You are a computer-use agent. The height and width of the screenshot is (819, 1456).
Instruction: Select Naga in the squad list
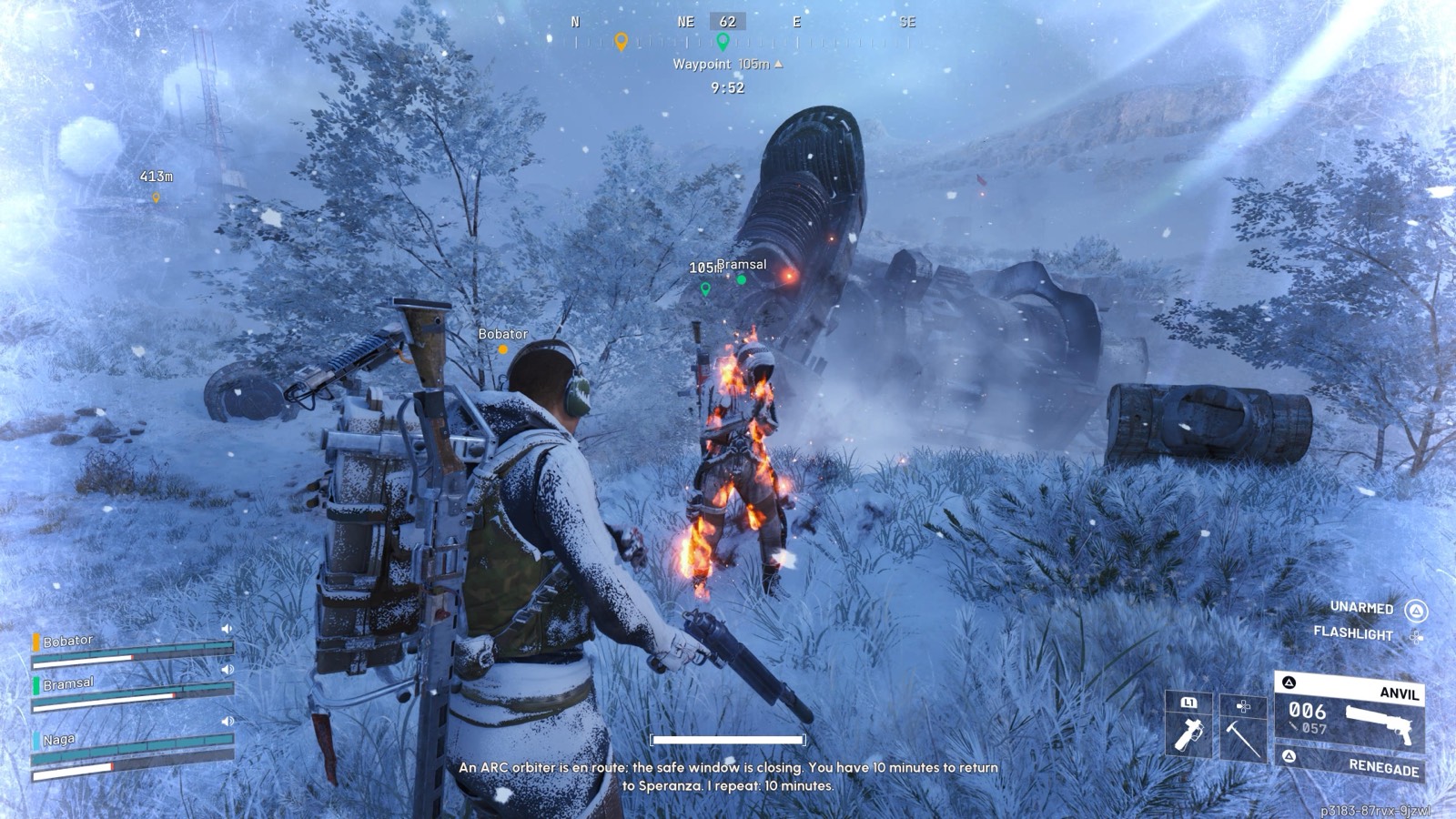58,740
